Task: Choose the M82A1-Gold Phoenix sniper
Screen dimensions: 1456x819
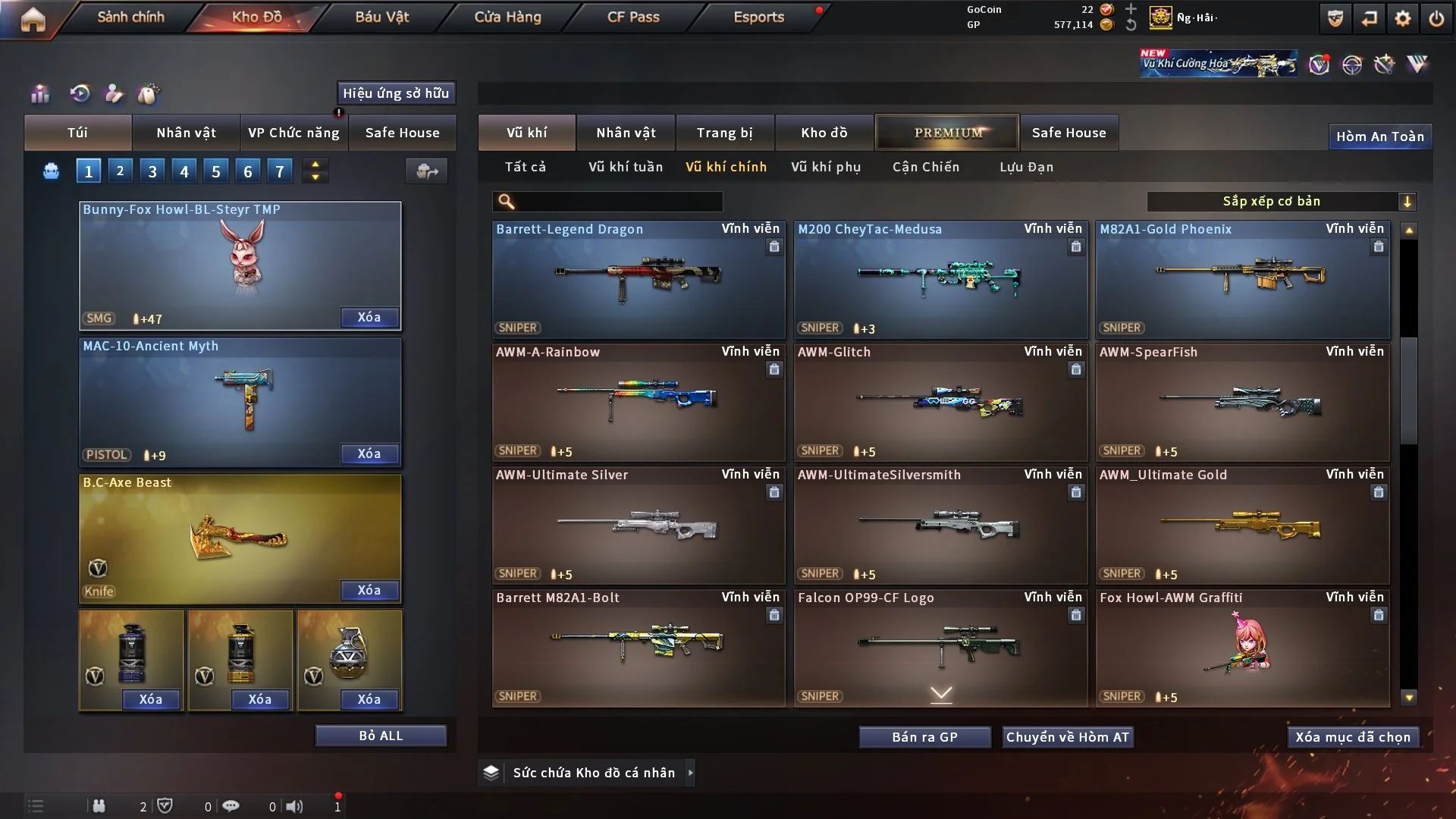Action: (1242, 279)
